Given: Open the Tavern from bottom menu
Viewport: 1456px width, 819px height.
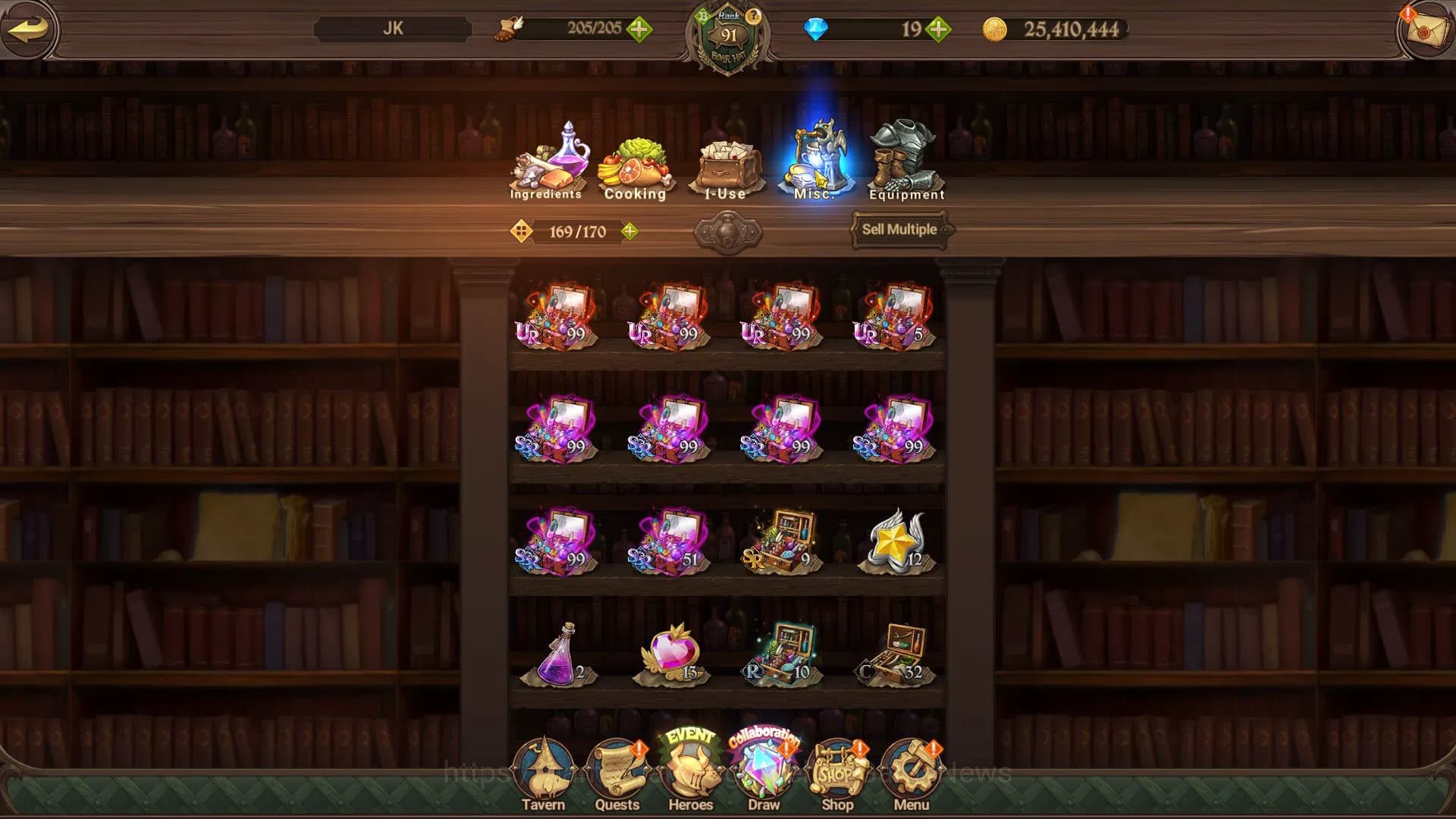Looking at the screenshot, I should pos(543,775).
